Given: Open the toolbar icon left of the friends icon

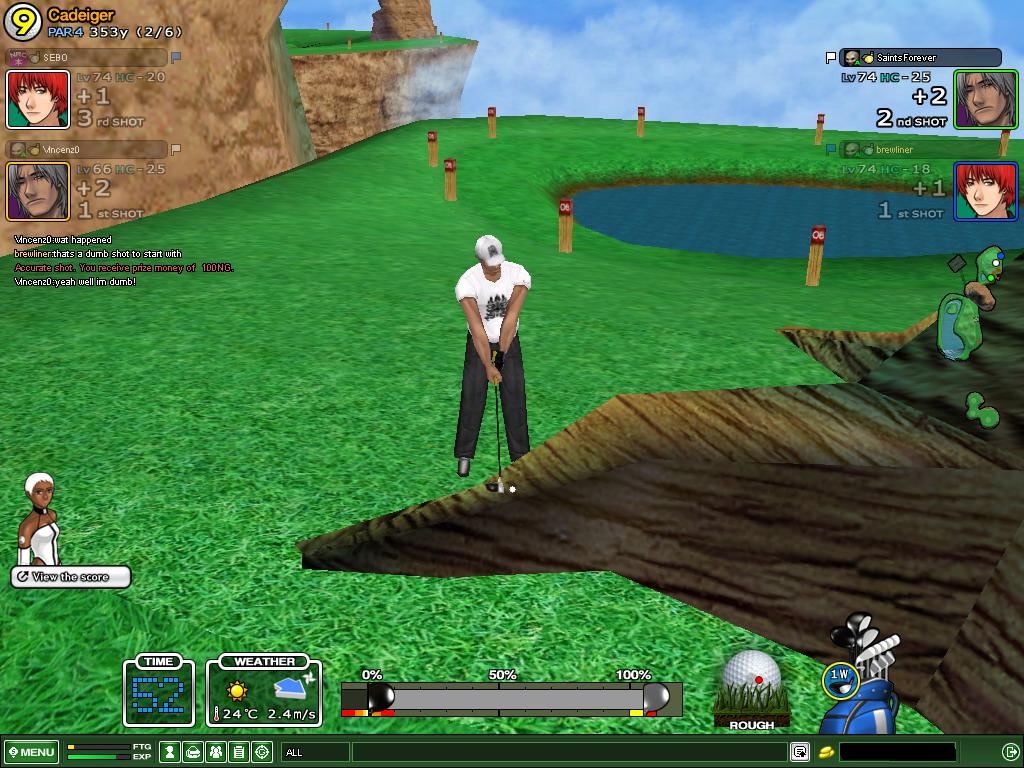Looking at the screenshot, I should 194,752.
